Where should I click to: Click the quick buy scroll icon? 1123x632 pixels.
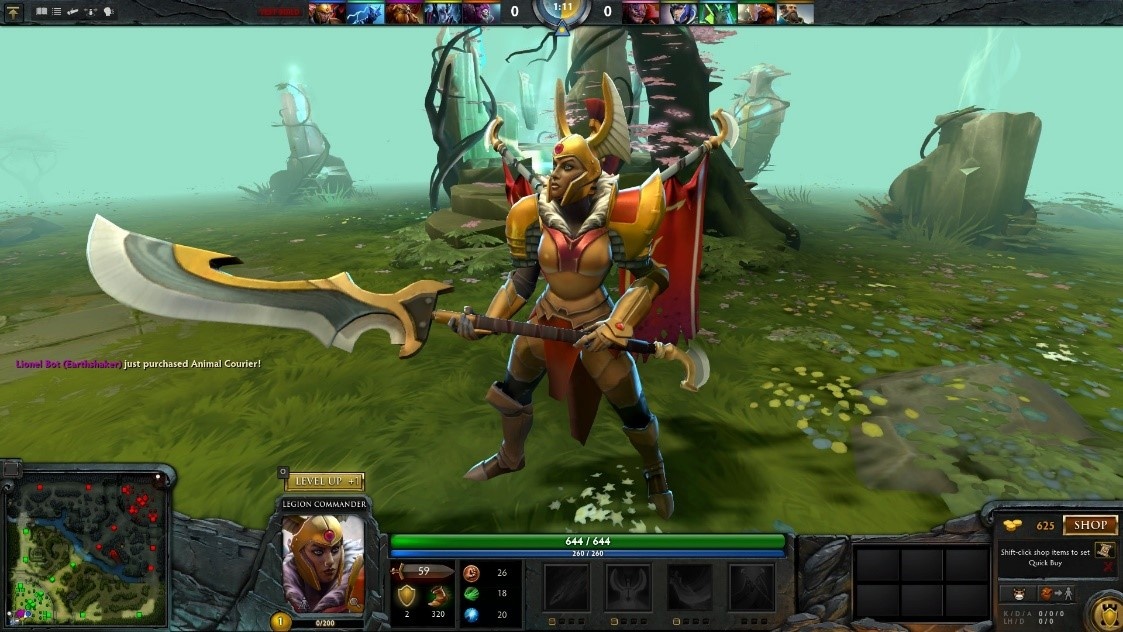click(1104, 551)
